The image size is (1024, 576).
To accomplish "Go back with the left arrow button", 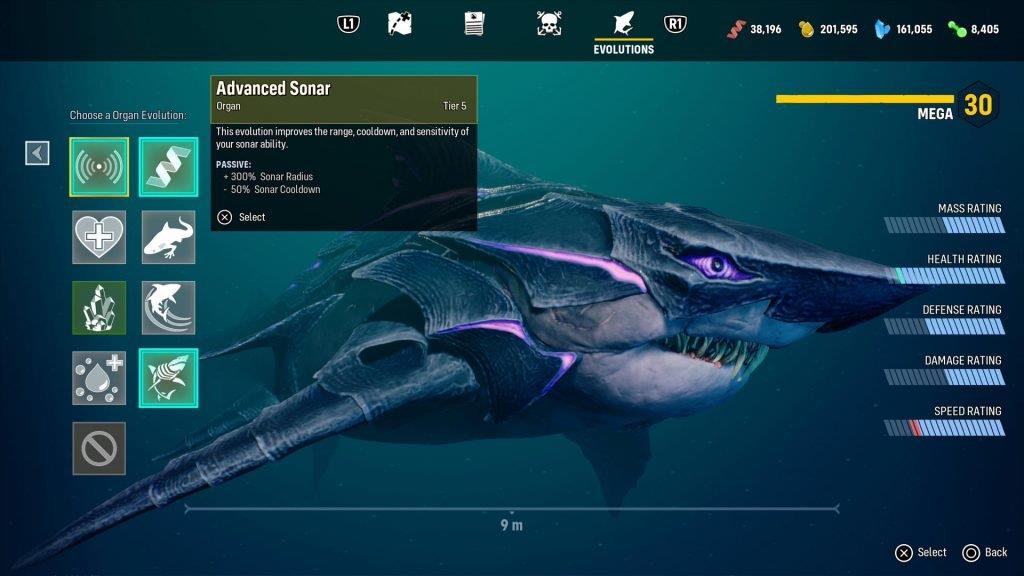I will (x=37, y=152).
